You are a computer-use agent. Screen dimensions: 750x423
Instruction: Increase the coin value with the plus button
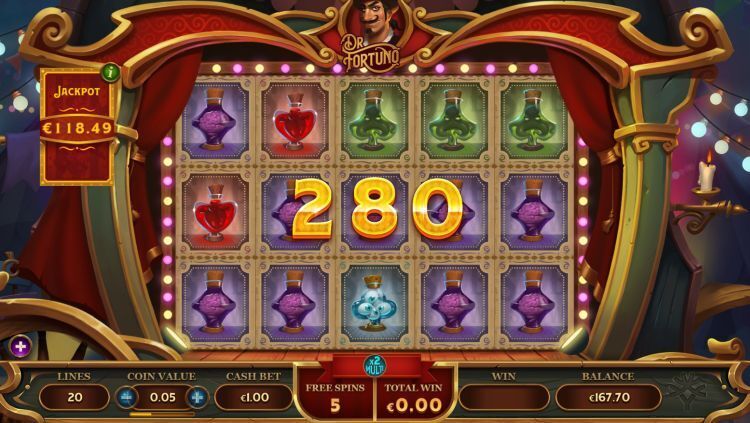click(x=197, y=397)
